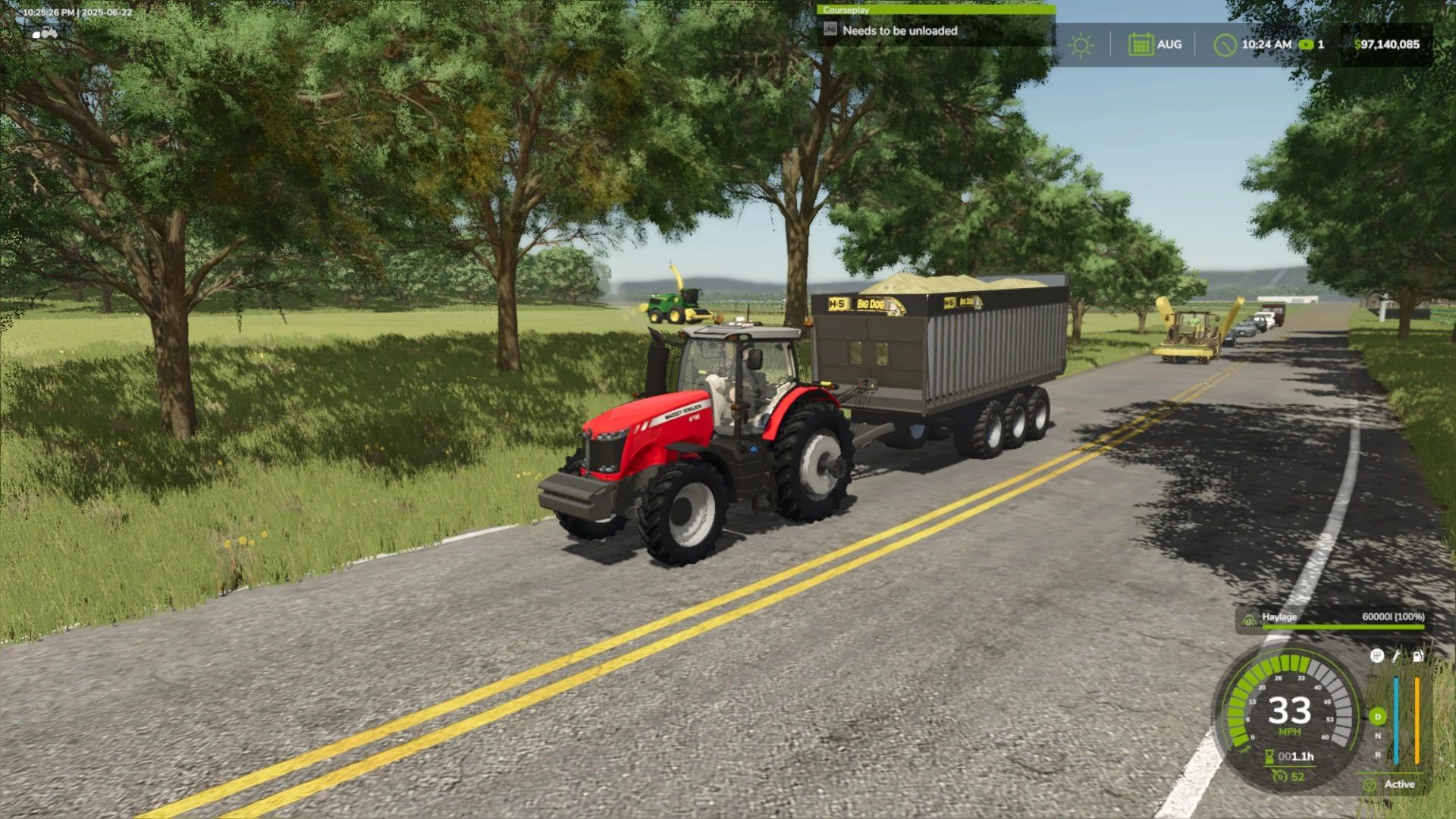
Task: Click the green Haylage fill level bar
Action: click(x=1333, y=627)
